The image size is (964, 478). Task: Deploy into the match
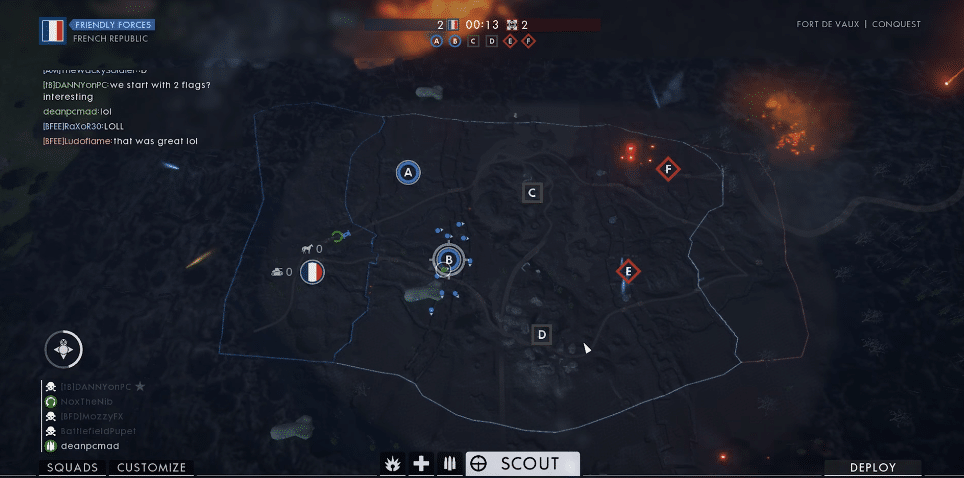click(x=872, y=467)
